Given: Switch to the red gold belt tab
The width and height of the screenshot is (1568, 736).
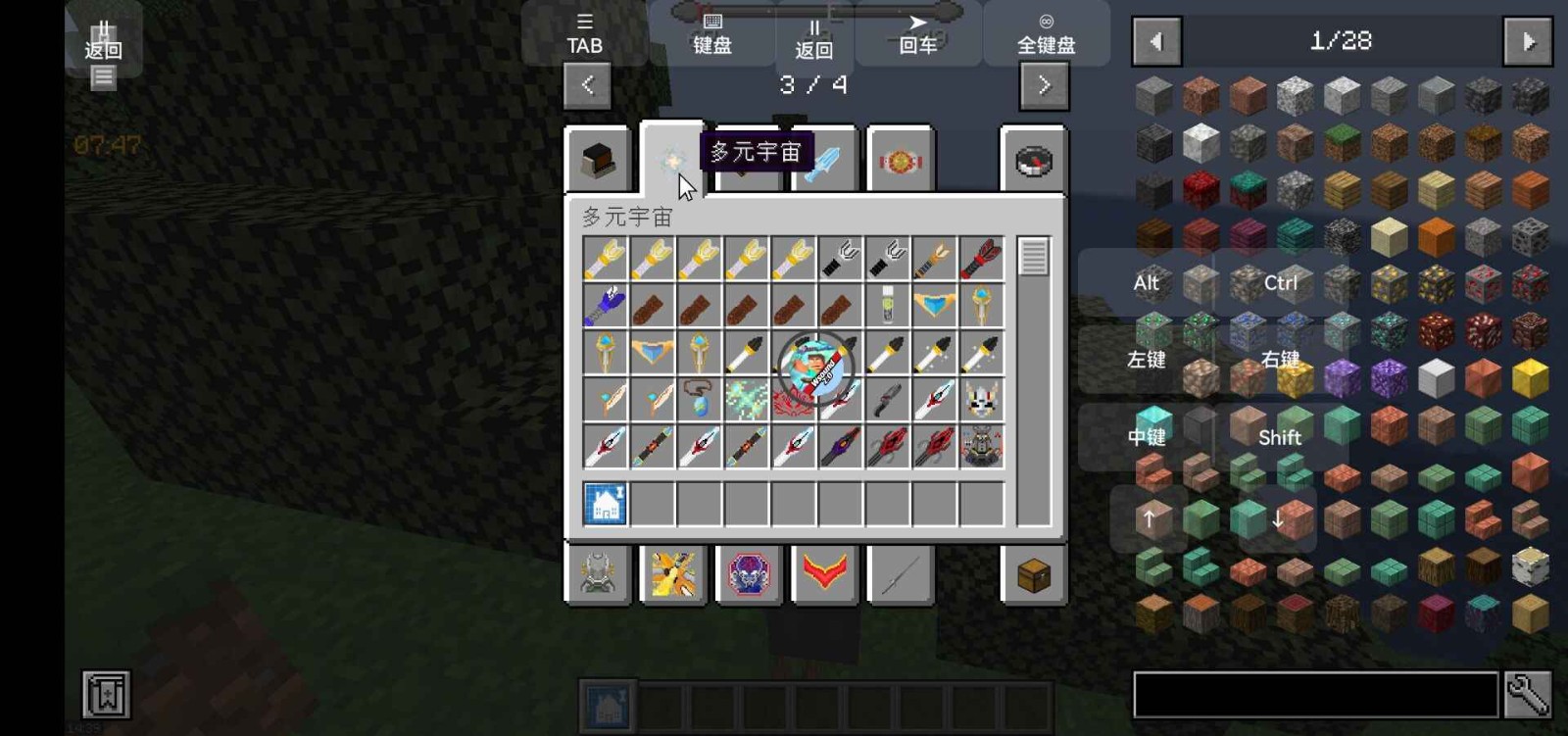Looking at the screenshot, I should point(901,161).
